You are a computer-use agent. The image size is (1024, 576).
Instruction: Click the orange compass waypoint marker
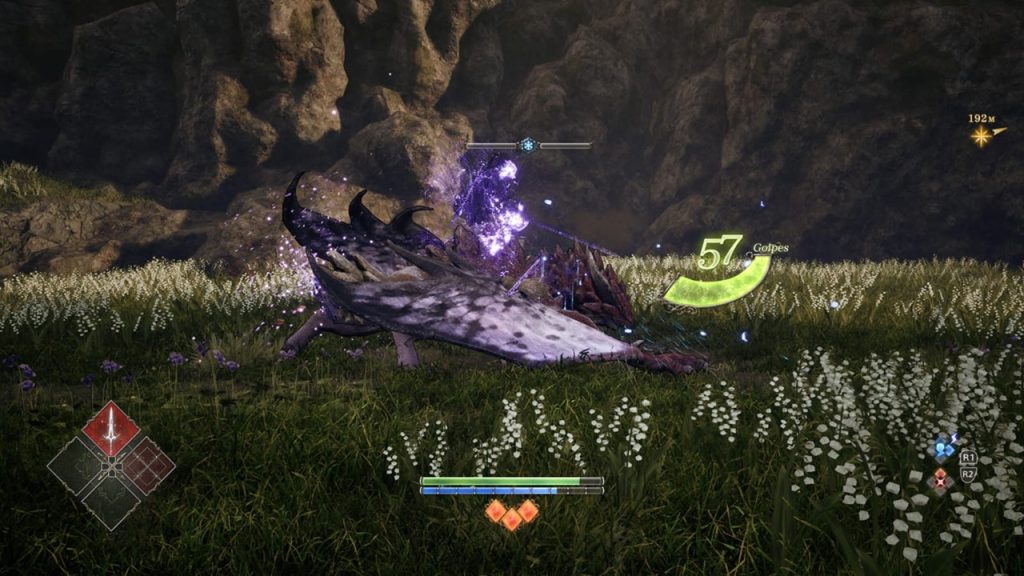click(982, 135)
